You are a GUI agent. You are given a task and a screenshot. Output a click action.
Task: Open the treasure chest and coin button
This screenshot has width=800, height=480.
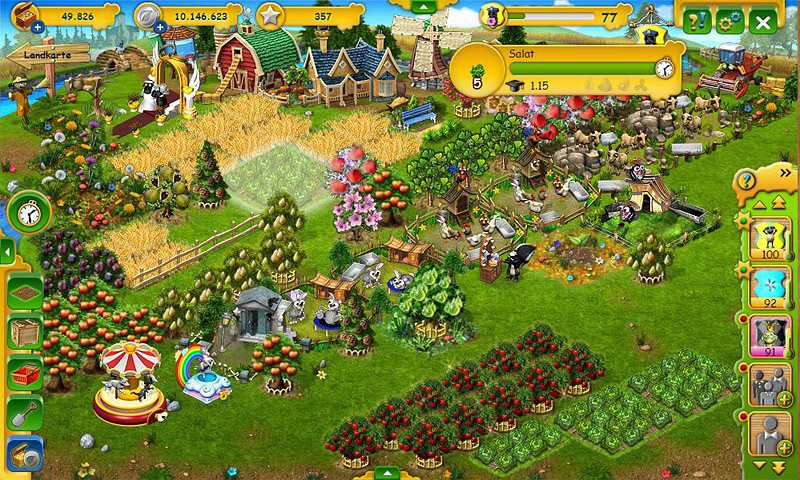click(x=25, y=455)
